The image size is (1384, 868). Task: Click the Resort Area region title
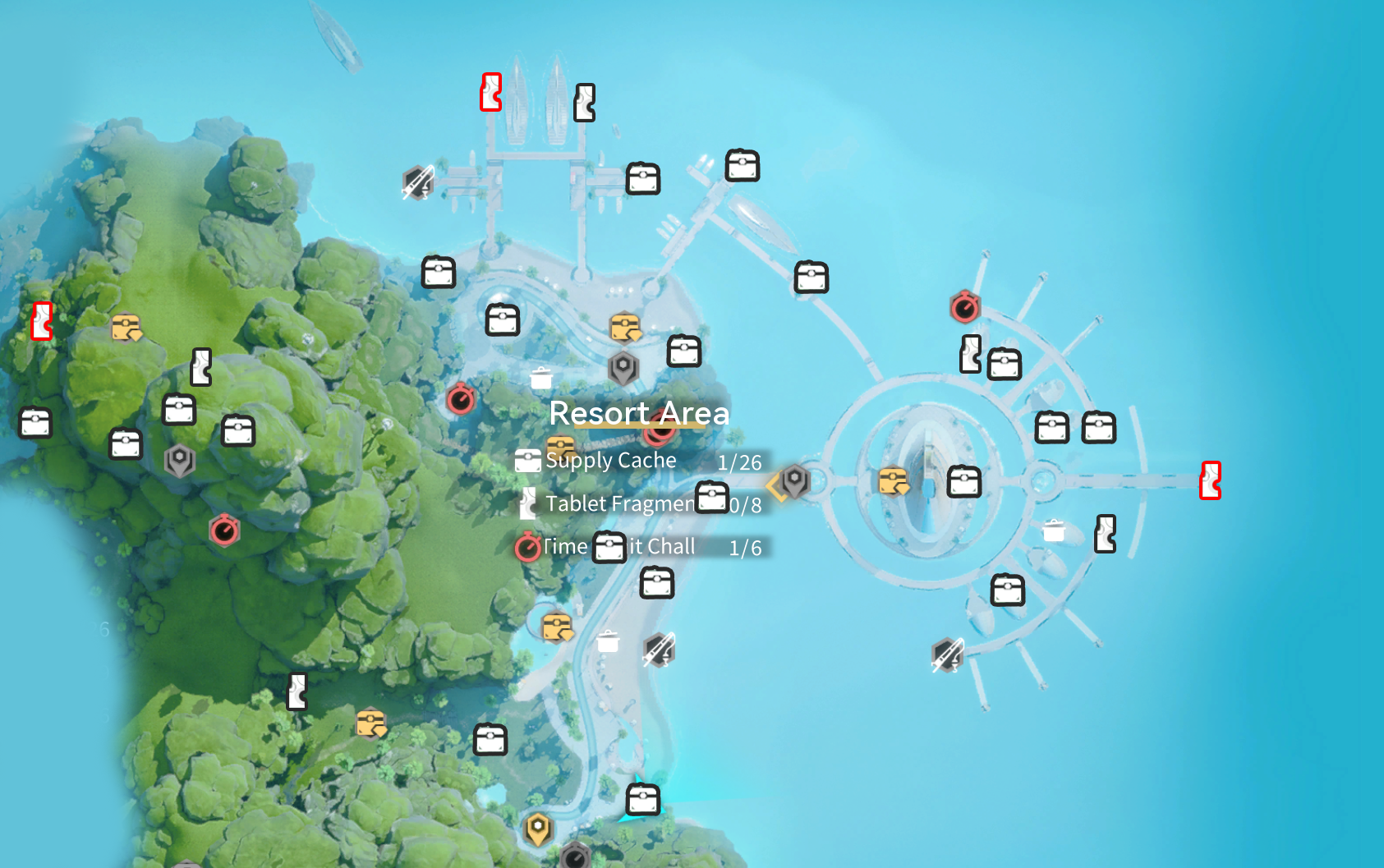pos(640,413)
